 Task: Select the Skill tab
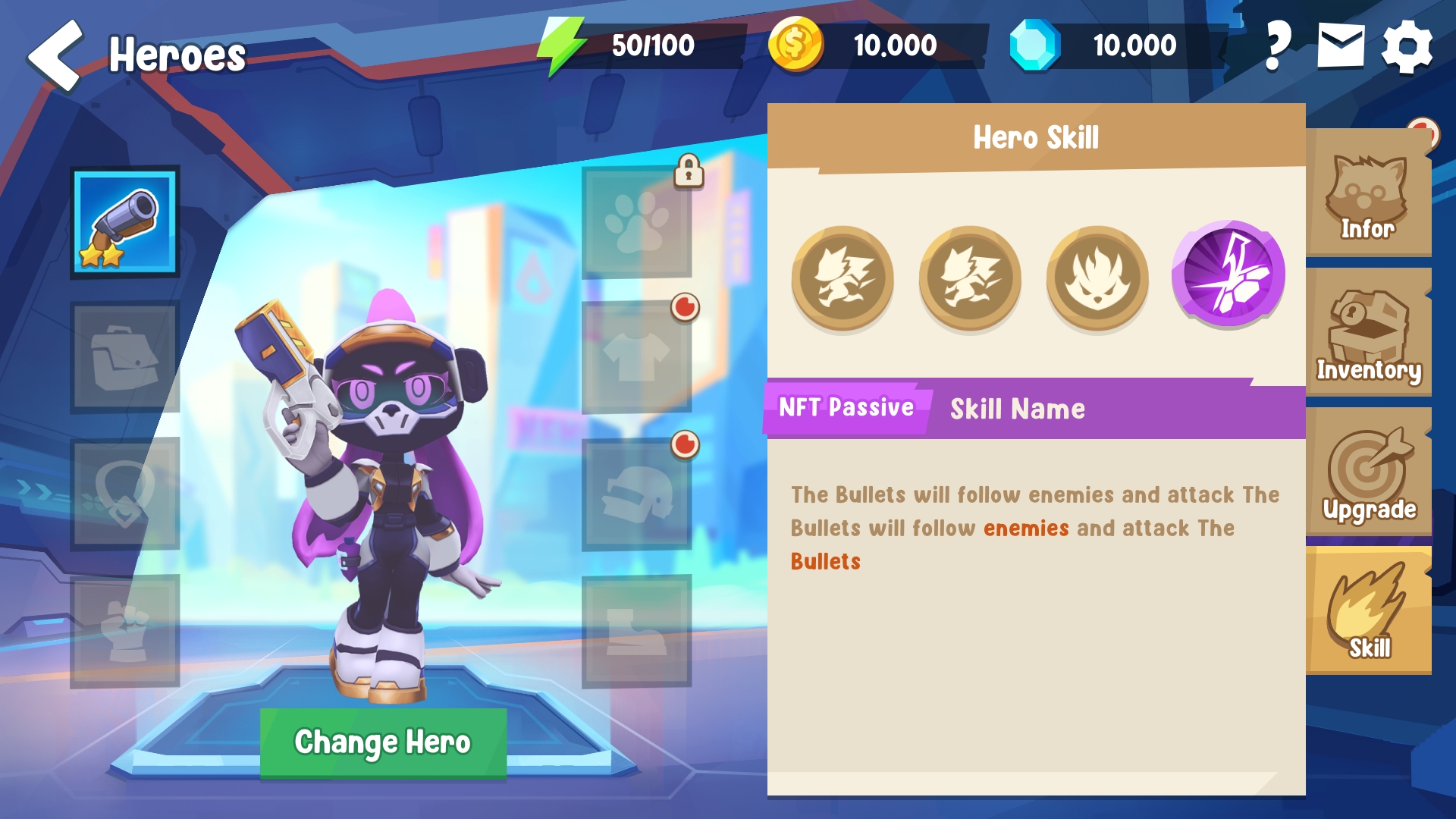[x=1368, y=611]
